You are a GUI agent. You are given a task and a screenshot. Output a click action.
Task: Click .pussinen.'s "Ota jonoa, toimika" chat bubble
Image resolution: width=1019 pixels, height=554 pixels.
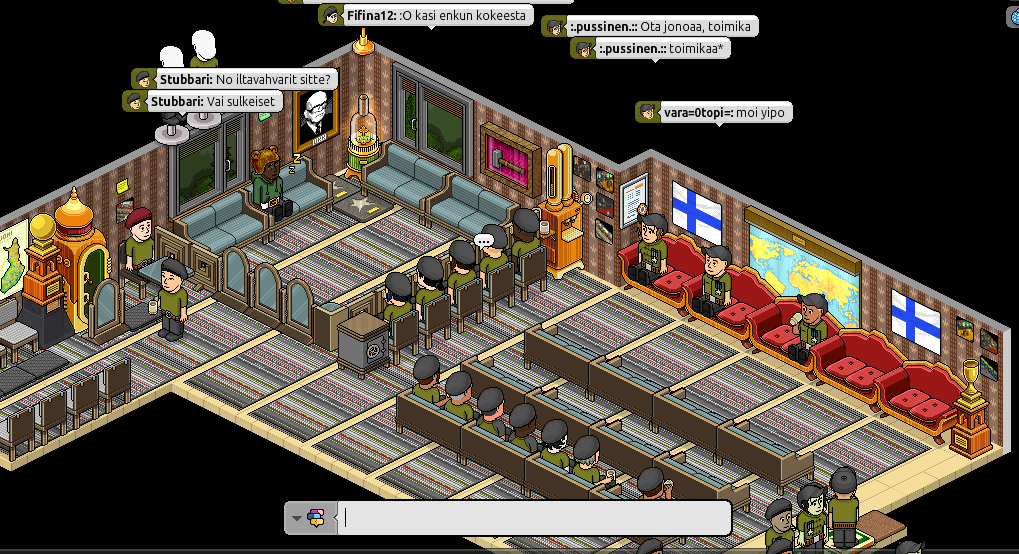650,27
